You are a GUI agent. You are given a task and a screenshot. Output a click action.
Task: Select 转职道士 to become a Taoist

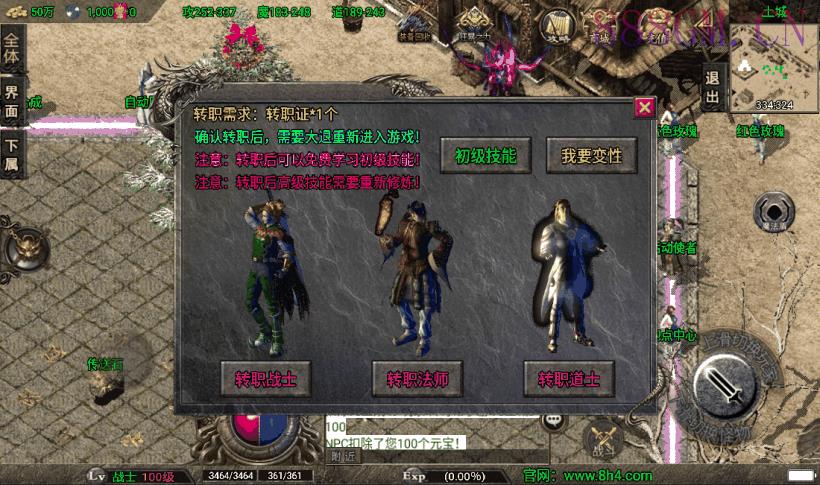(x=568, y=380)
